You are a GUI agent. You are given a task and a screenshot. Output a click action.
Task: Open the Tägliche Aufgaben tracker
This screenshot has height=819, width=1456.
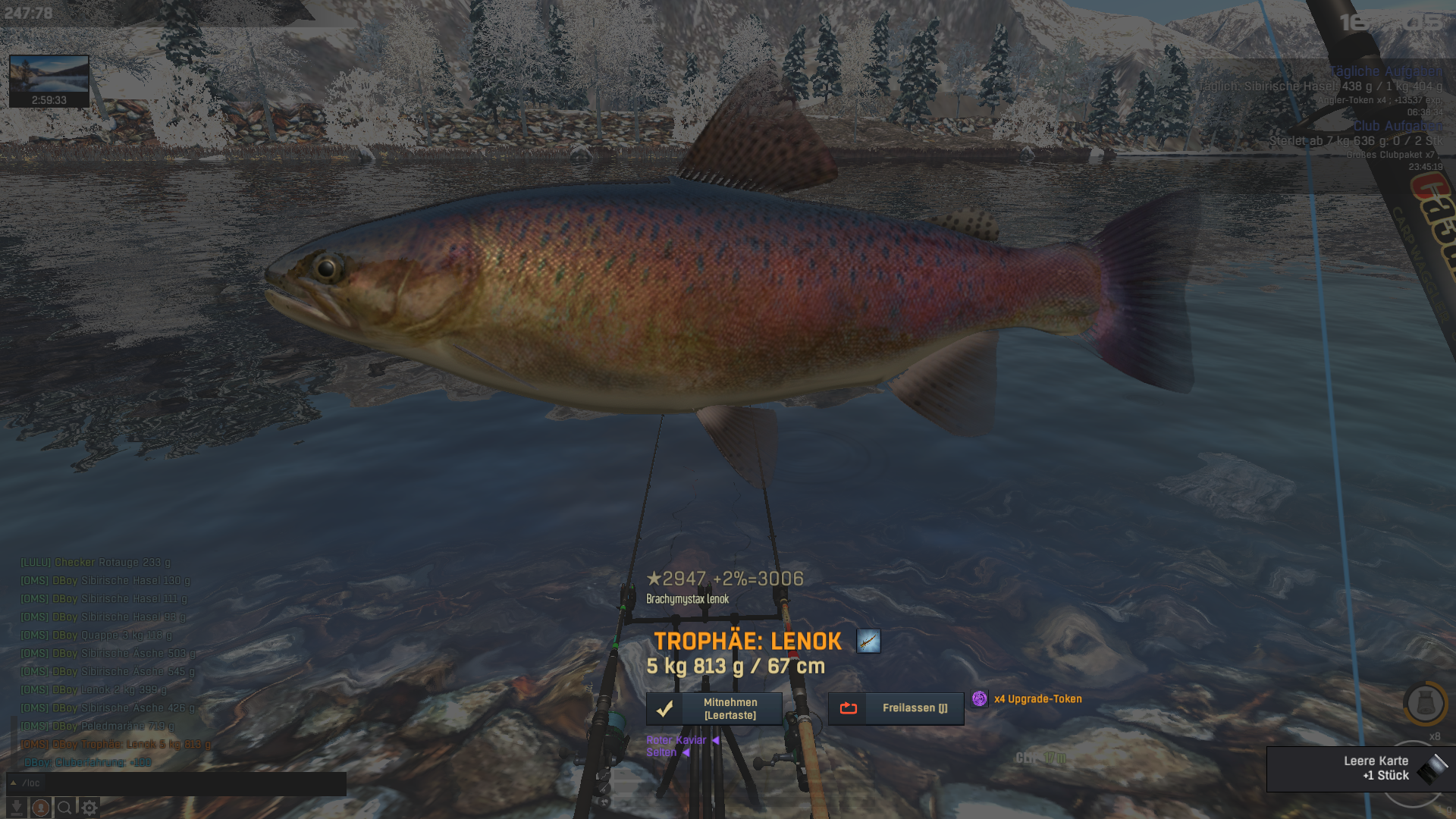[1385, 71]
